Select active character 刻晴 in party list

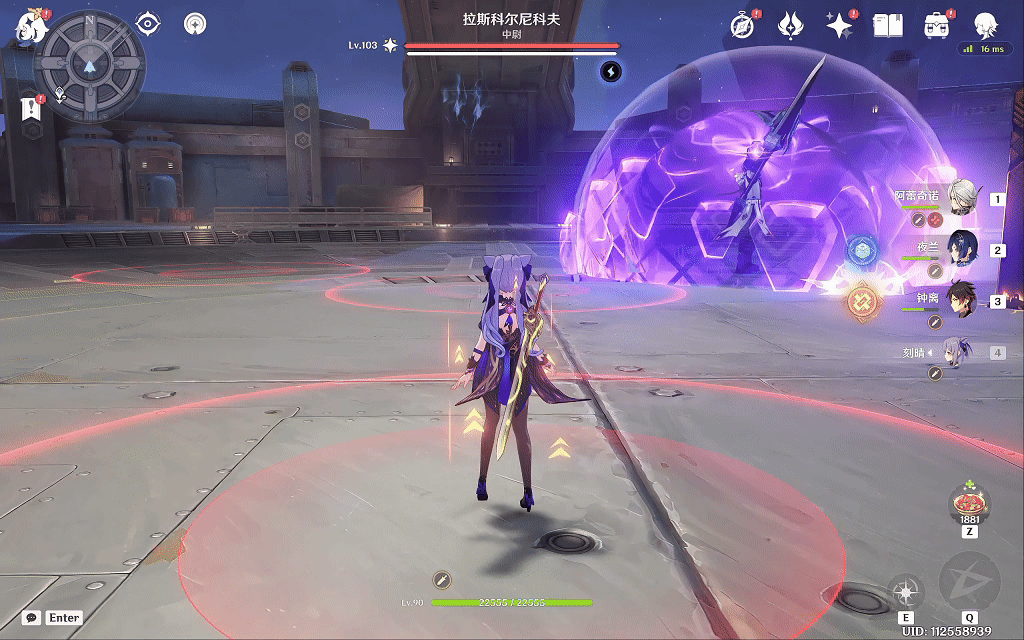coord(960,352)
